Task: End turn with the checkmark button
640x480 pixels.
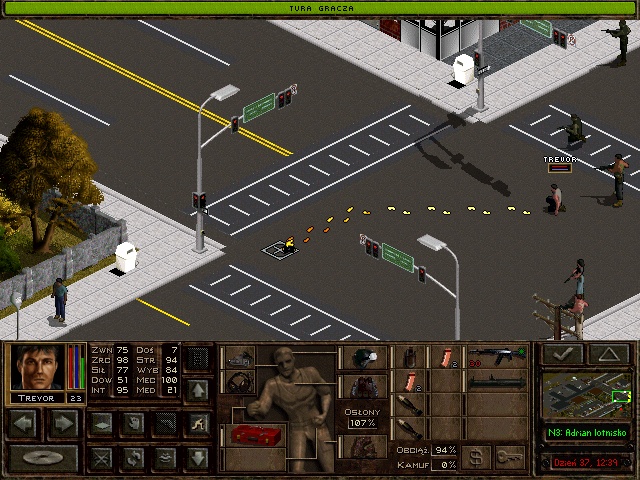Action: pyautogui.click(x=562, y=353)
